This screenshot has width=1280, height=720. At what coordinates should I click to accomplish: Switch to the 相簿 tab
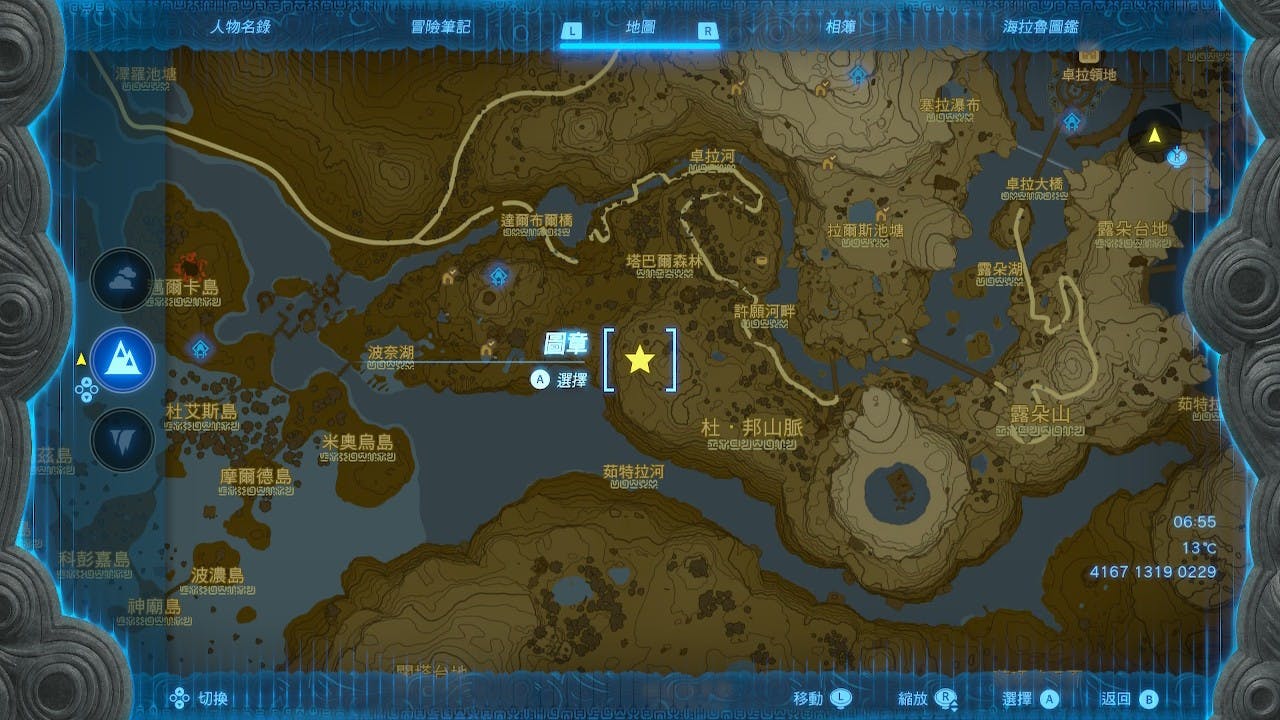[841, 28]
